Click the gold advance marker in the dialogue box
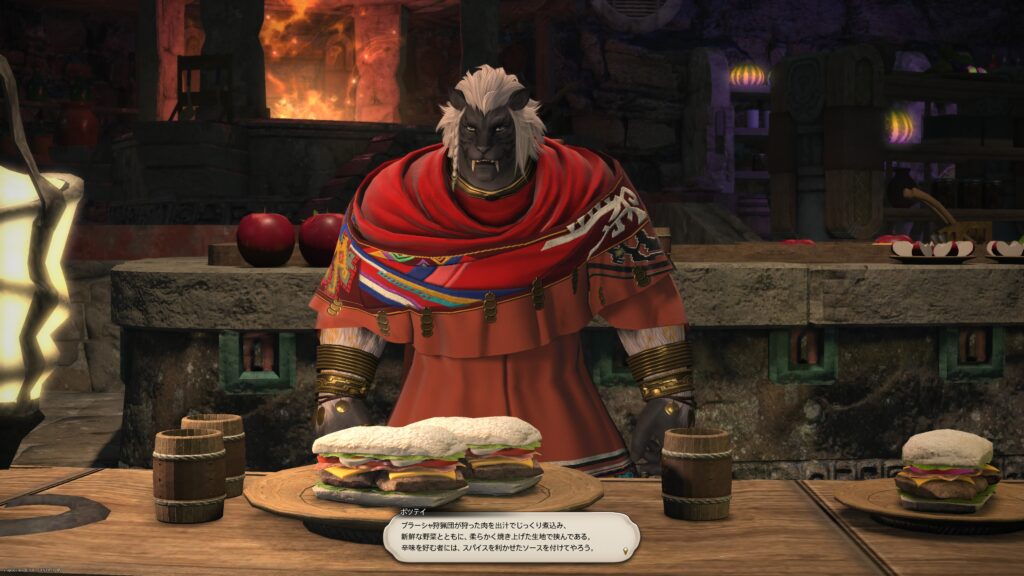1024x576 pixels. (626, 550)
